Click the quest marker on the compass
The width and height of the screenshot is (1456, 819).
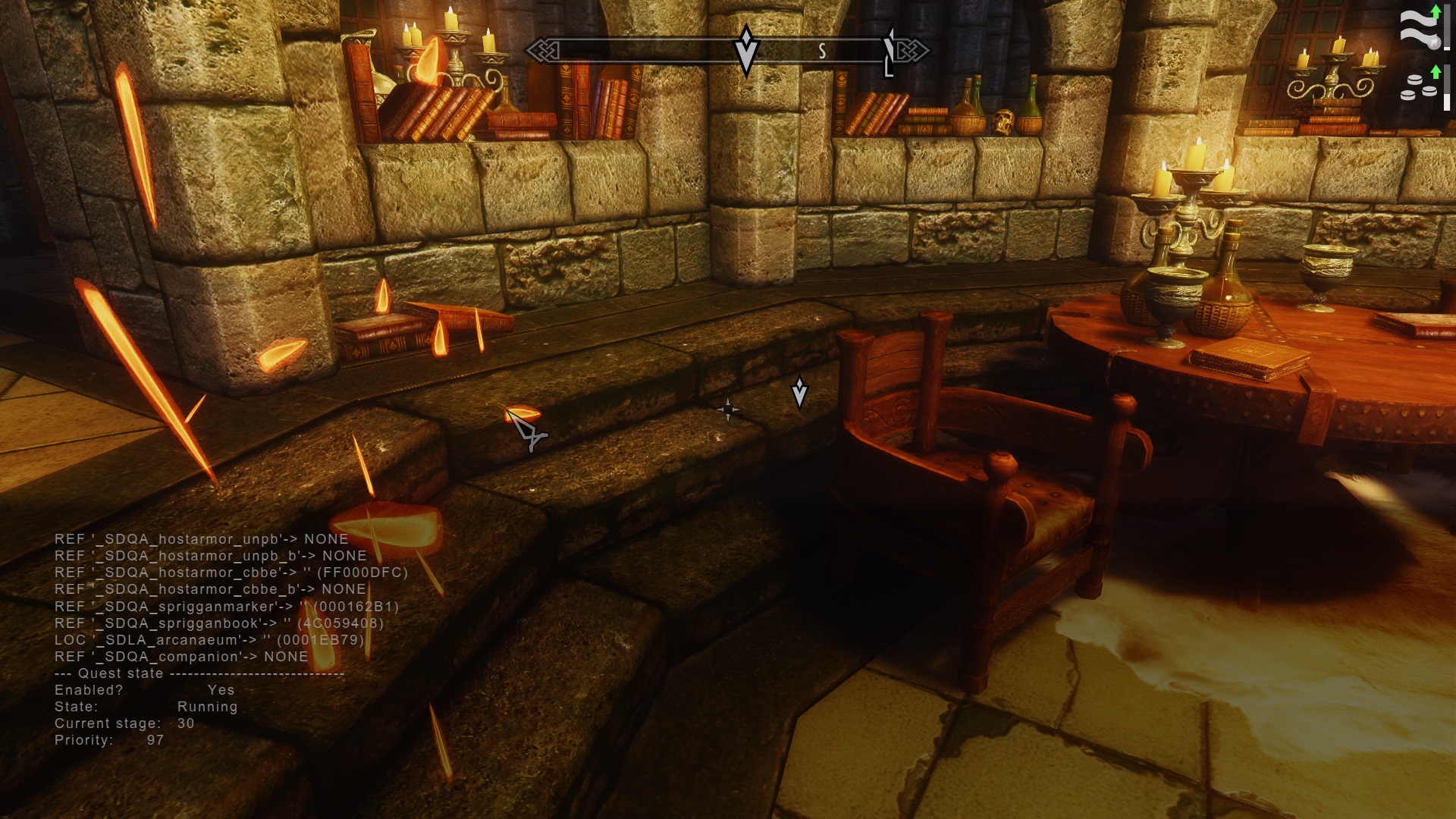tap(746, 50)
